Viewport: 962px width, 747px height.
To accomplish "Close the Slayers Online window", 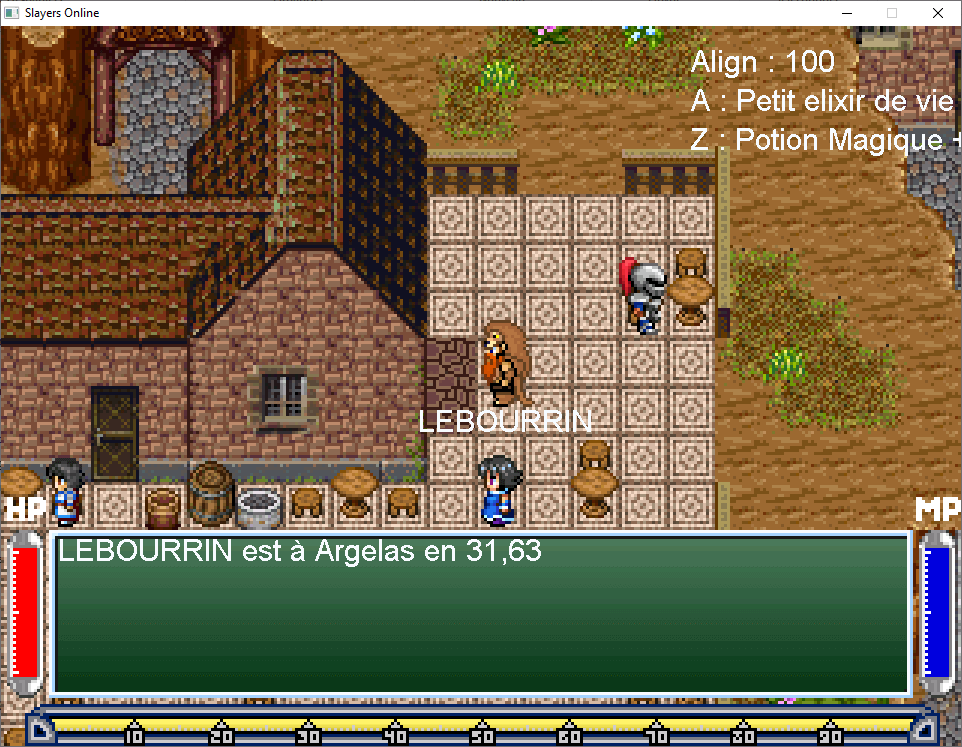I will click(937, 13).
